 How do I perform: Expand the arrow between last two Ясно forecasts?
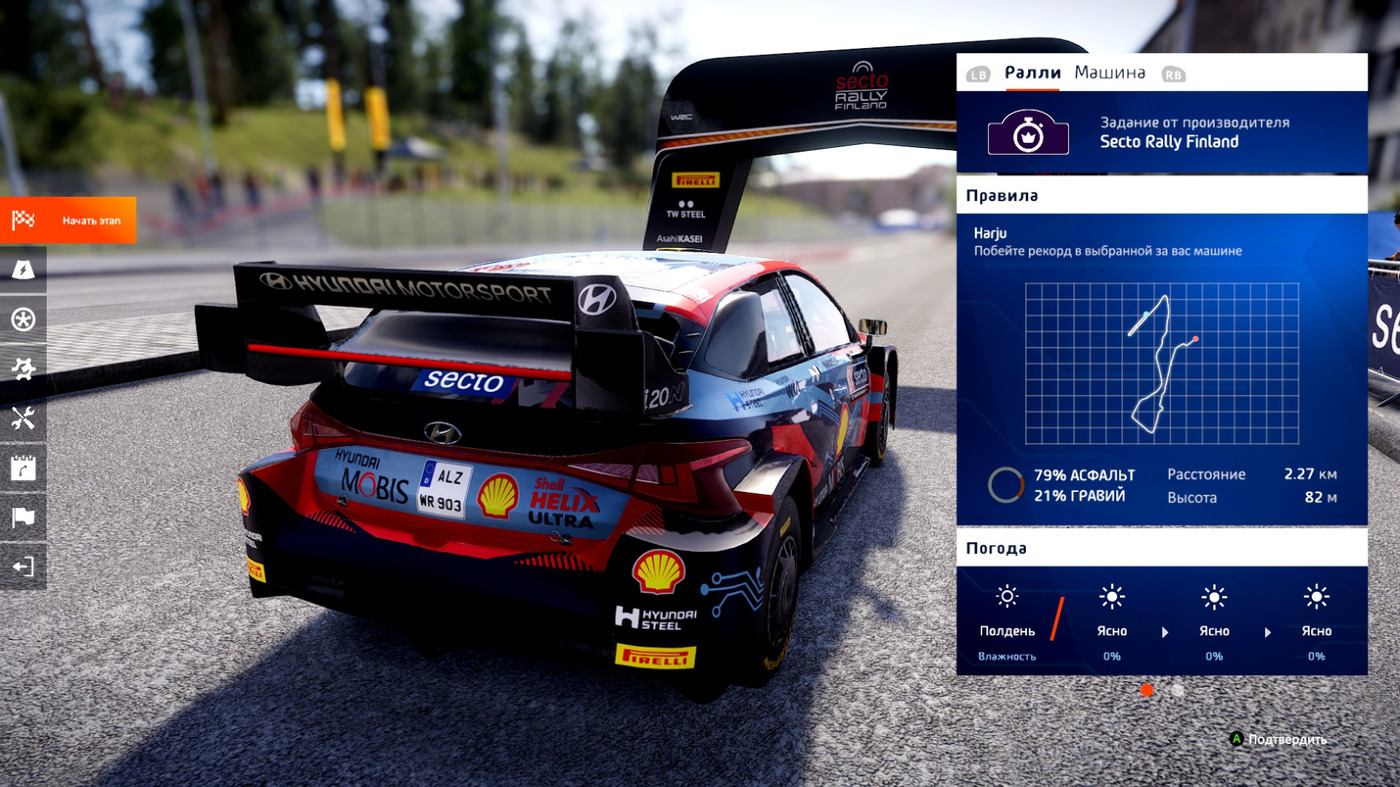(1266, 631)
